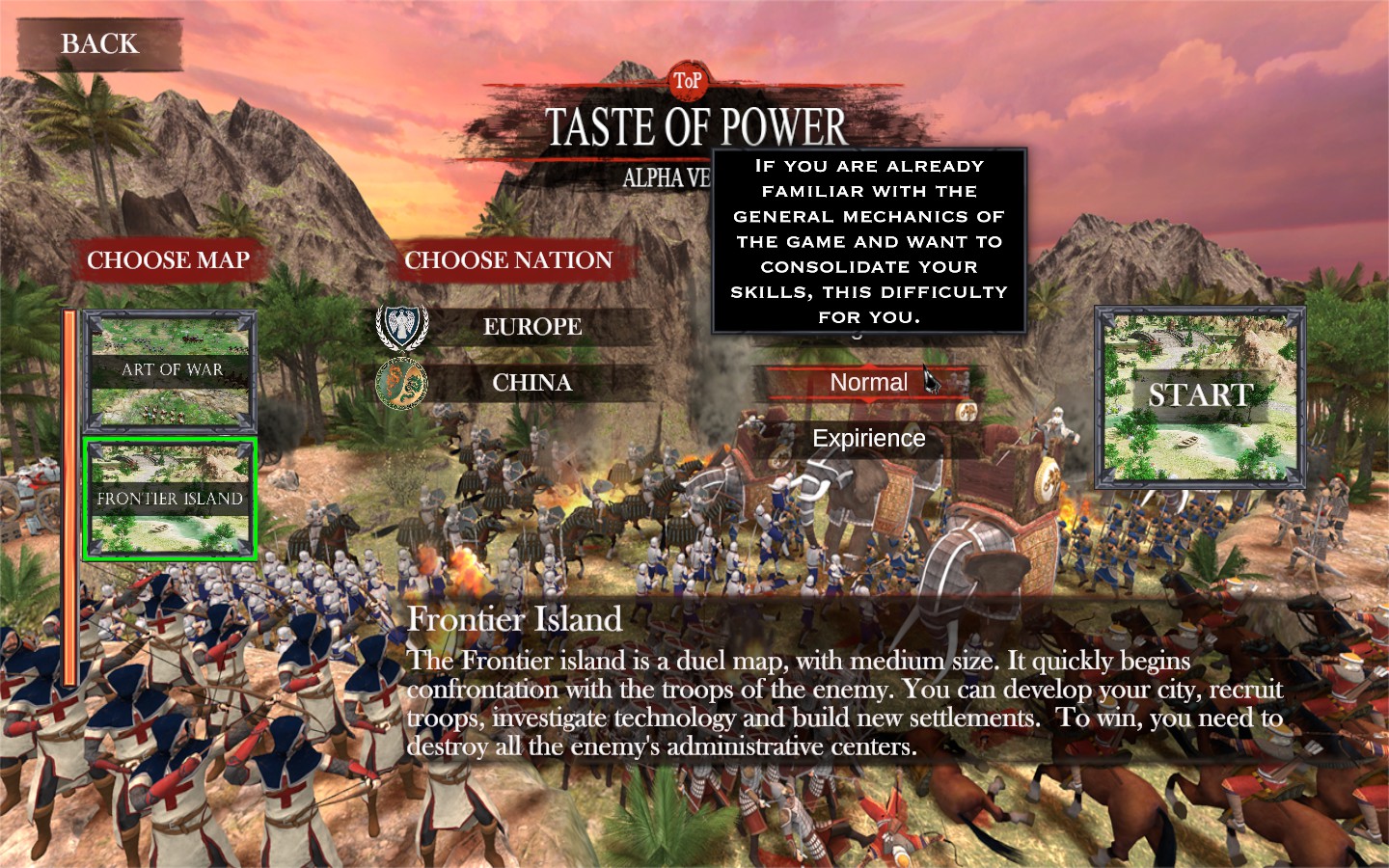
Task: Pick Europe as your nation
Action: tap(531, 327)
